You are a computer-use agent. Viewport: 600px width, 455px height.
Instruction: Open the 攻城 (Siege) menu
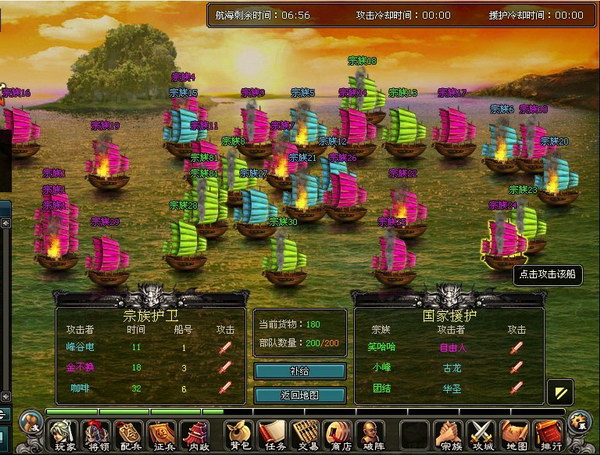[482, 434]
